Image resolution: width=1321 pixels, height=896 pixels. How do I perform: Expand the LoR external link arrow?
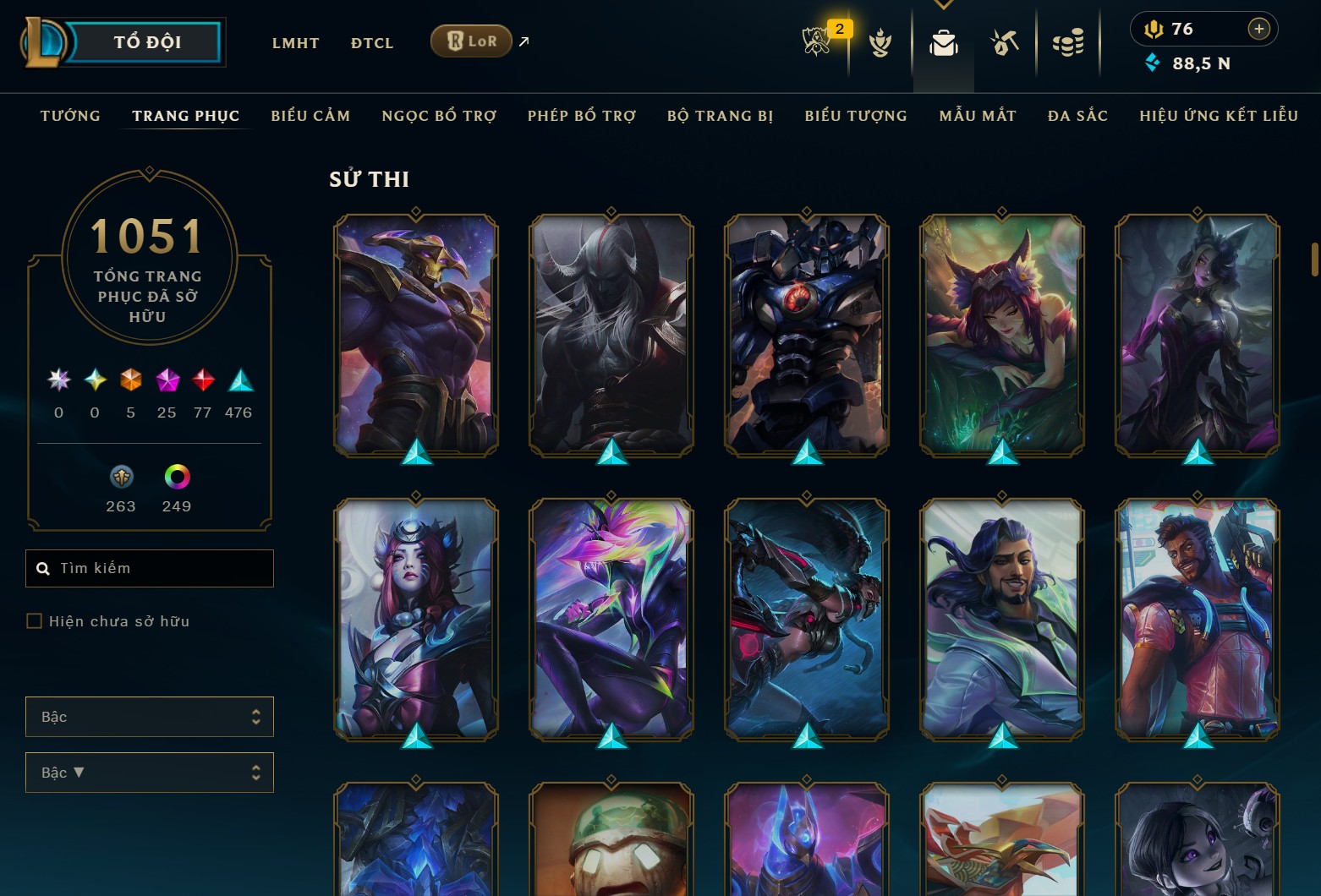coord(523,40)
